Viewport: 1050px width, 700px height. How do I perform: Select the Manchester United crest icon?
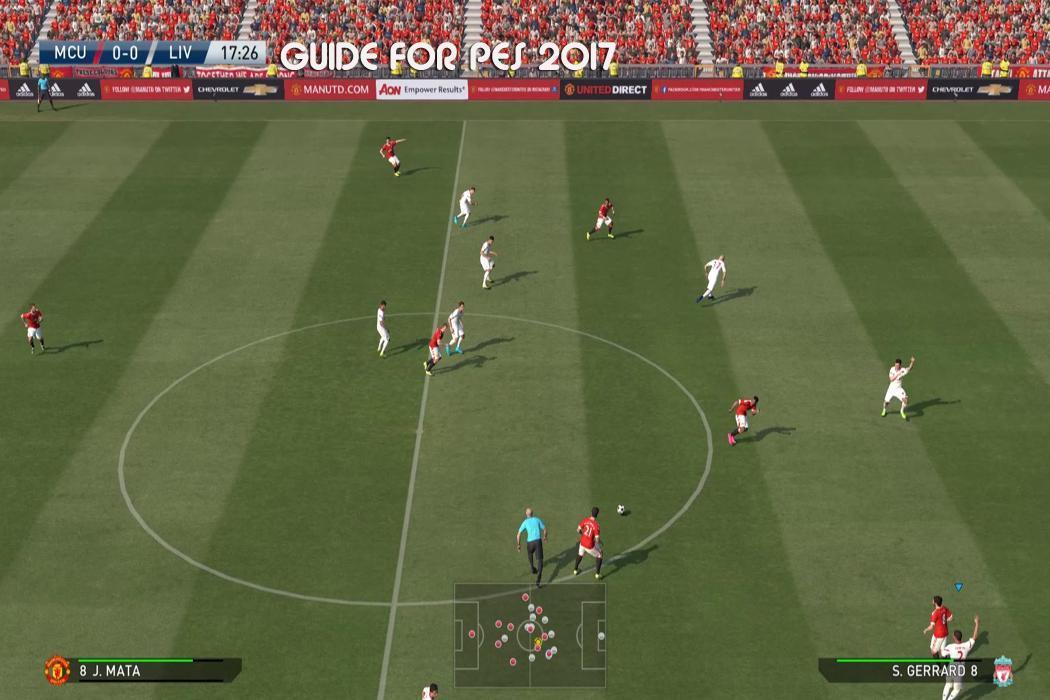57,670
